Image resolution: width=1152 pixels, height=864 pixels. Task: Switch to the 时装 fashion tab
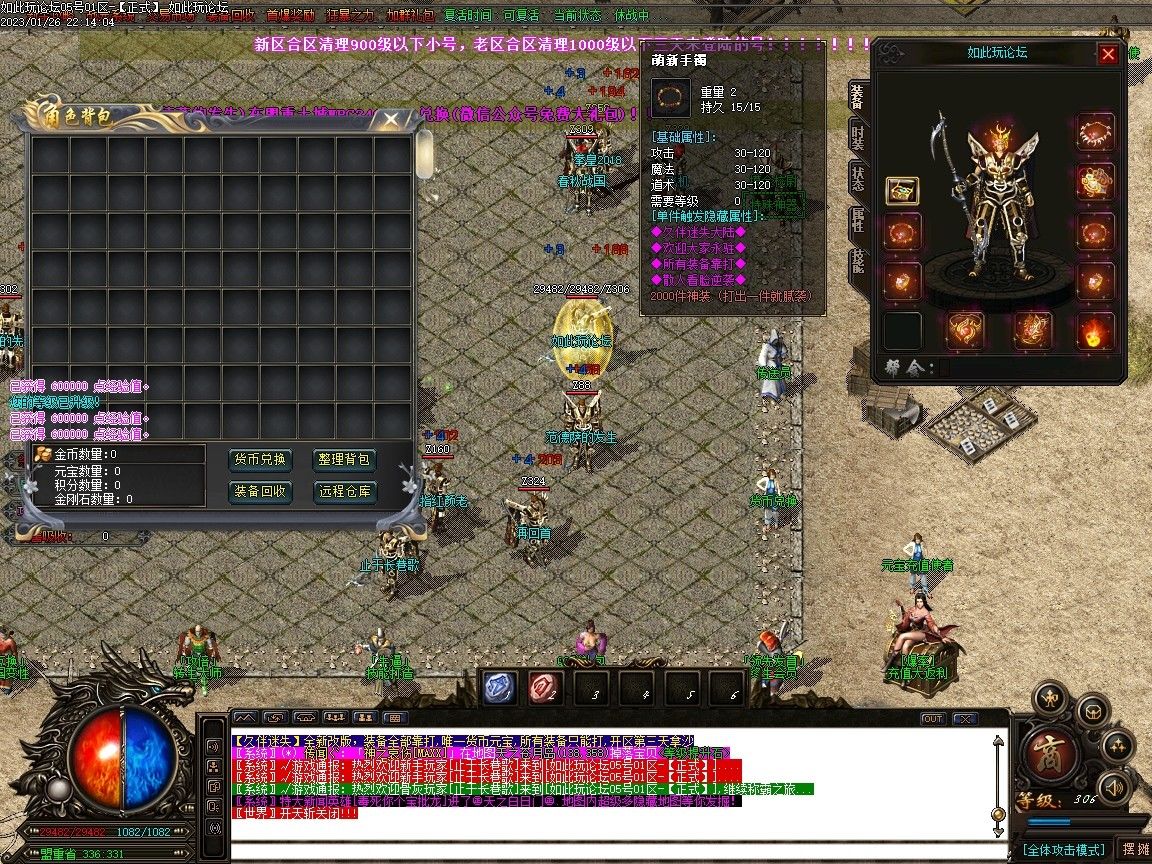[x=858, y=138]
